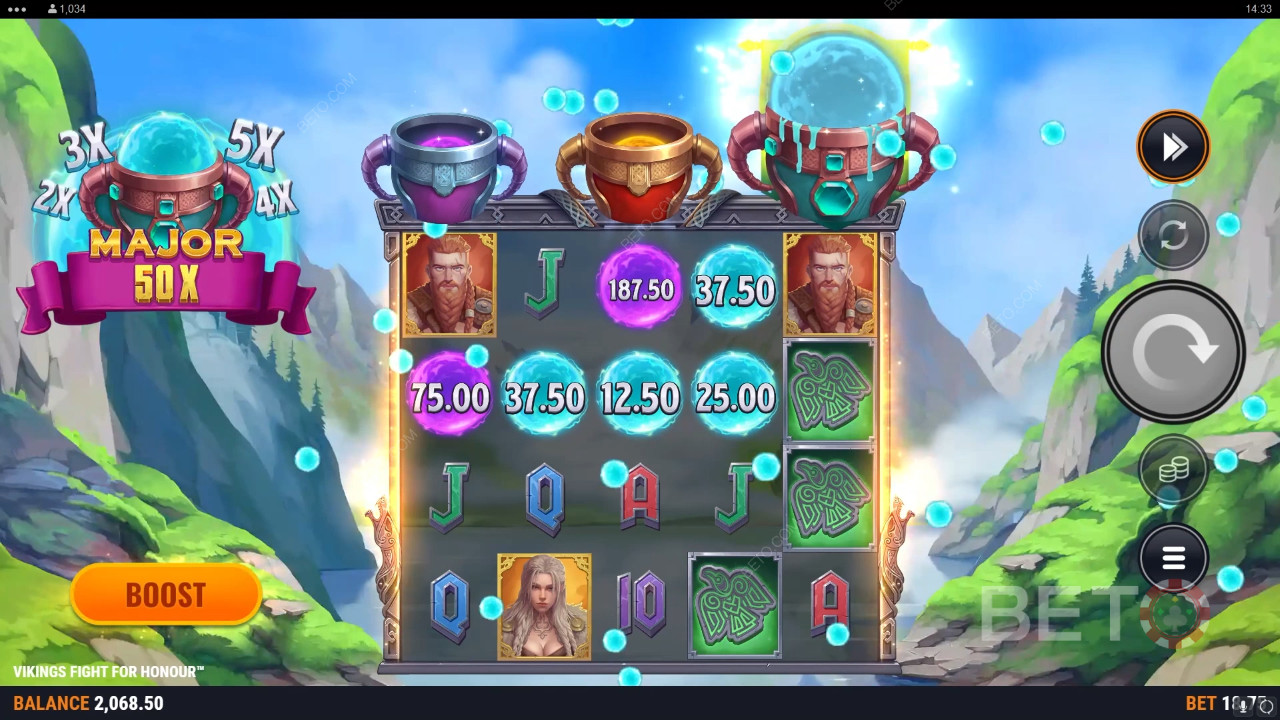The image size is (1280, 720).
Task: Open the hamburger game menu
Action: pos(1173,557)
